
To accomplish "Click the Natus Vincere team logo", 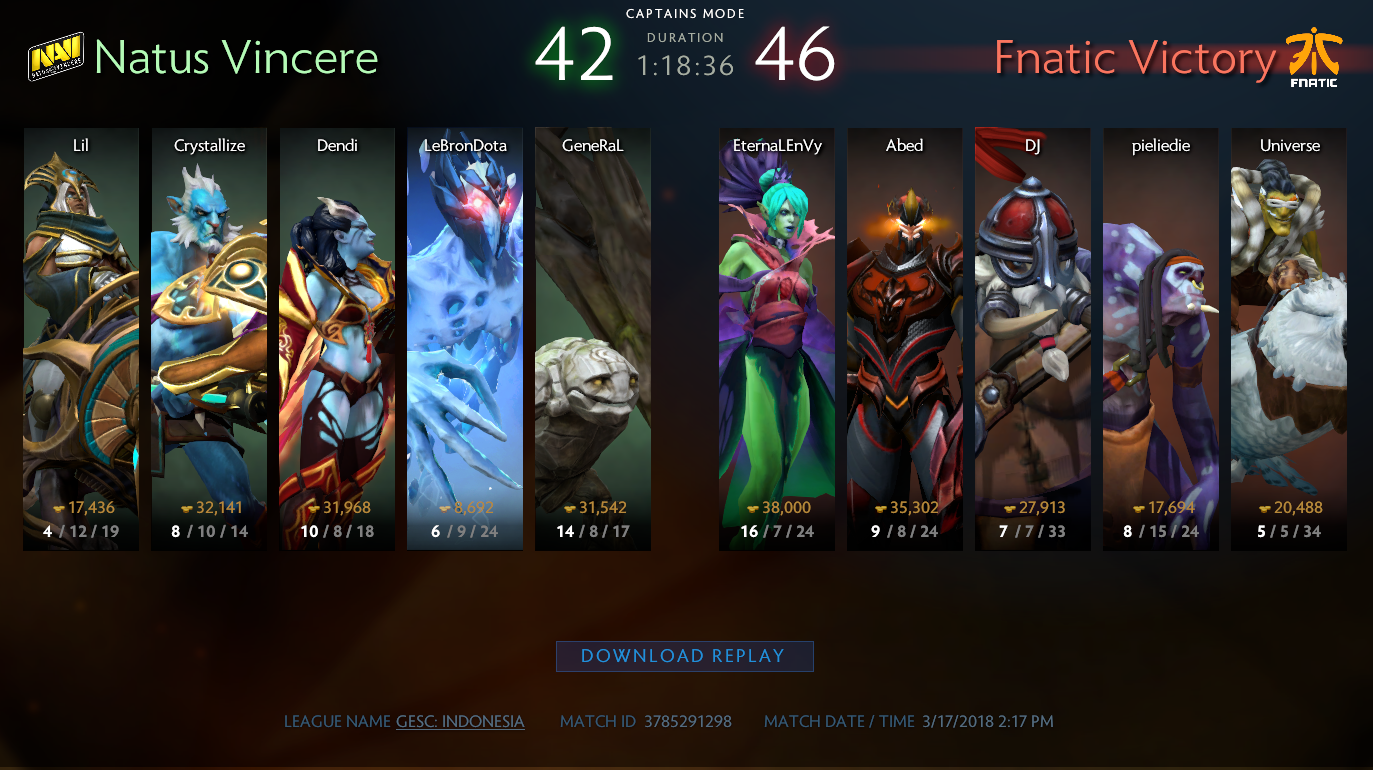I will click(x=56, y=58).
